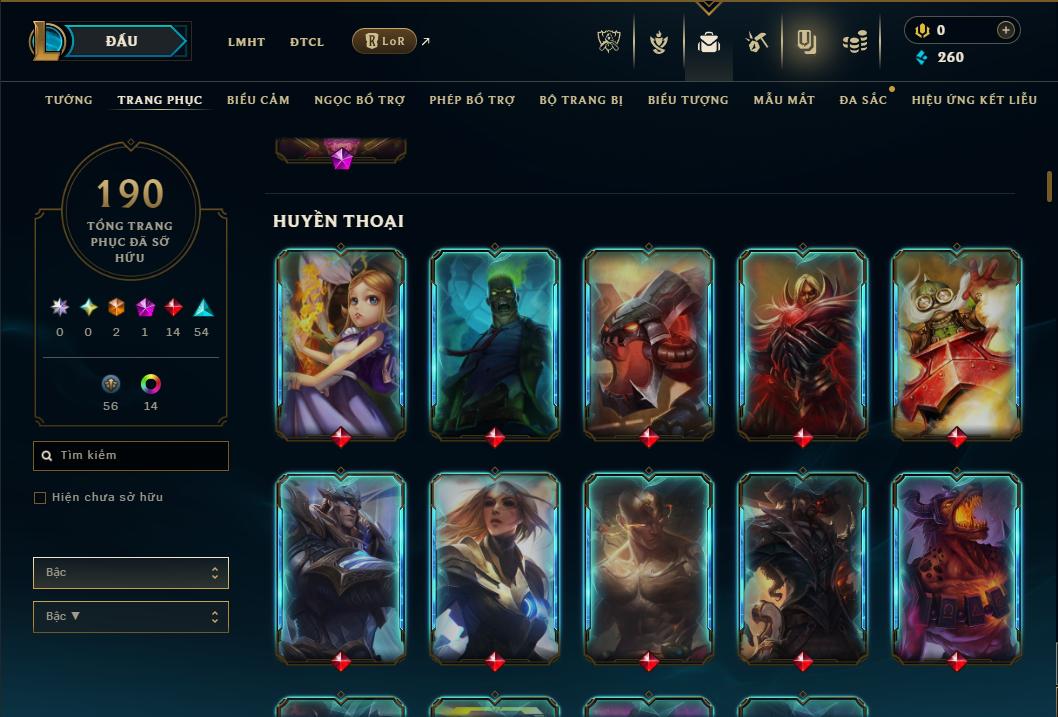Show the PHÉP BỔ TRỢ spells tab

tap(472, 100)
